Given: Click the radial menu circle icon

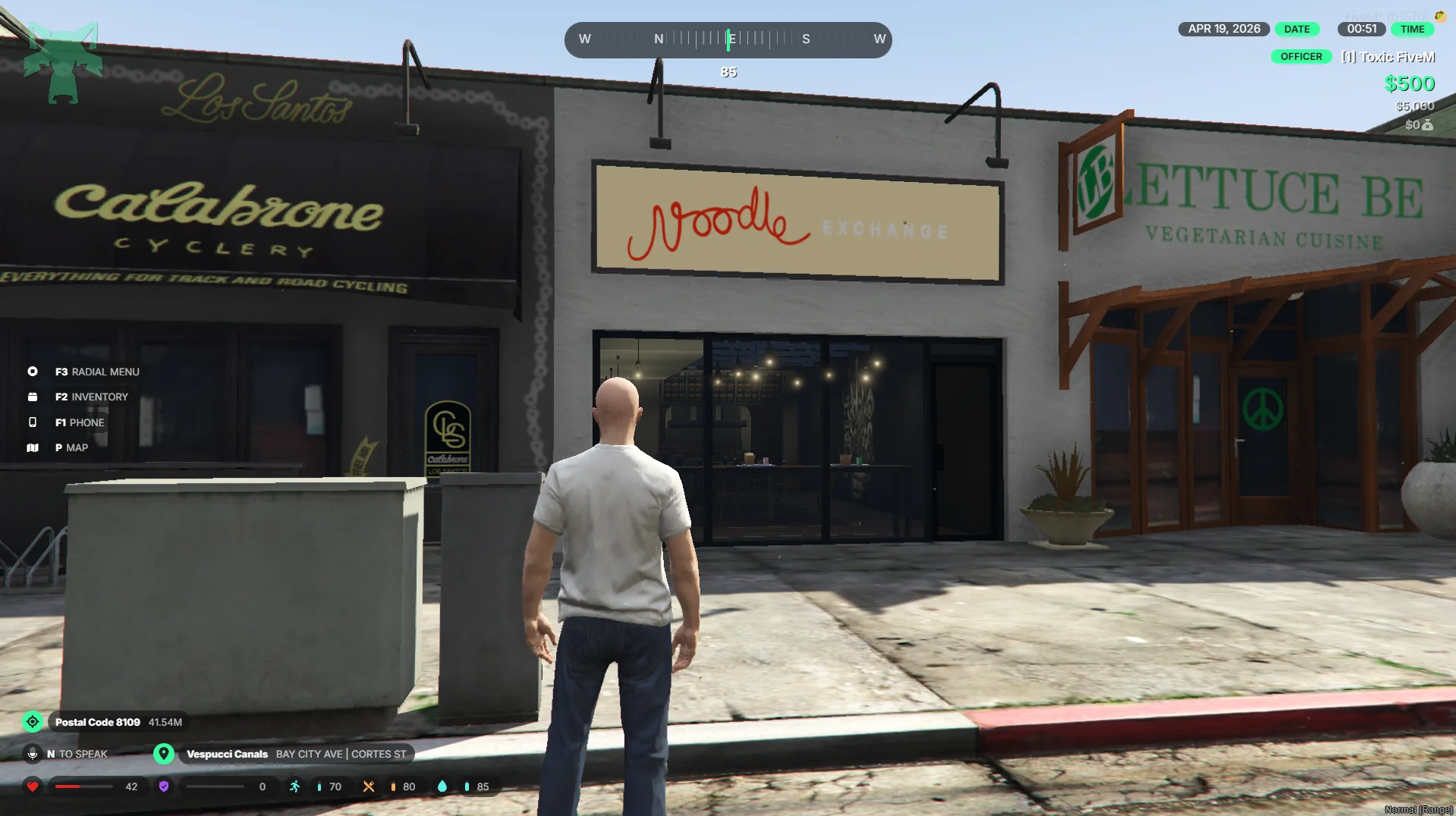Looking at the screenshot, I should pos(33,372).
